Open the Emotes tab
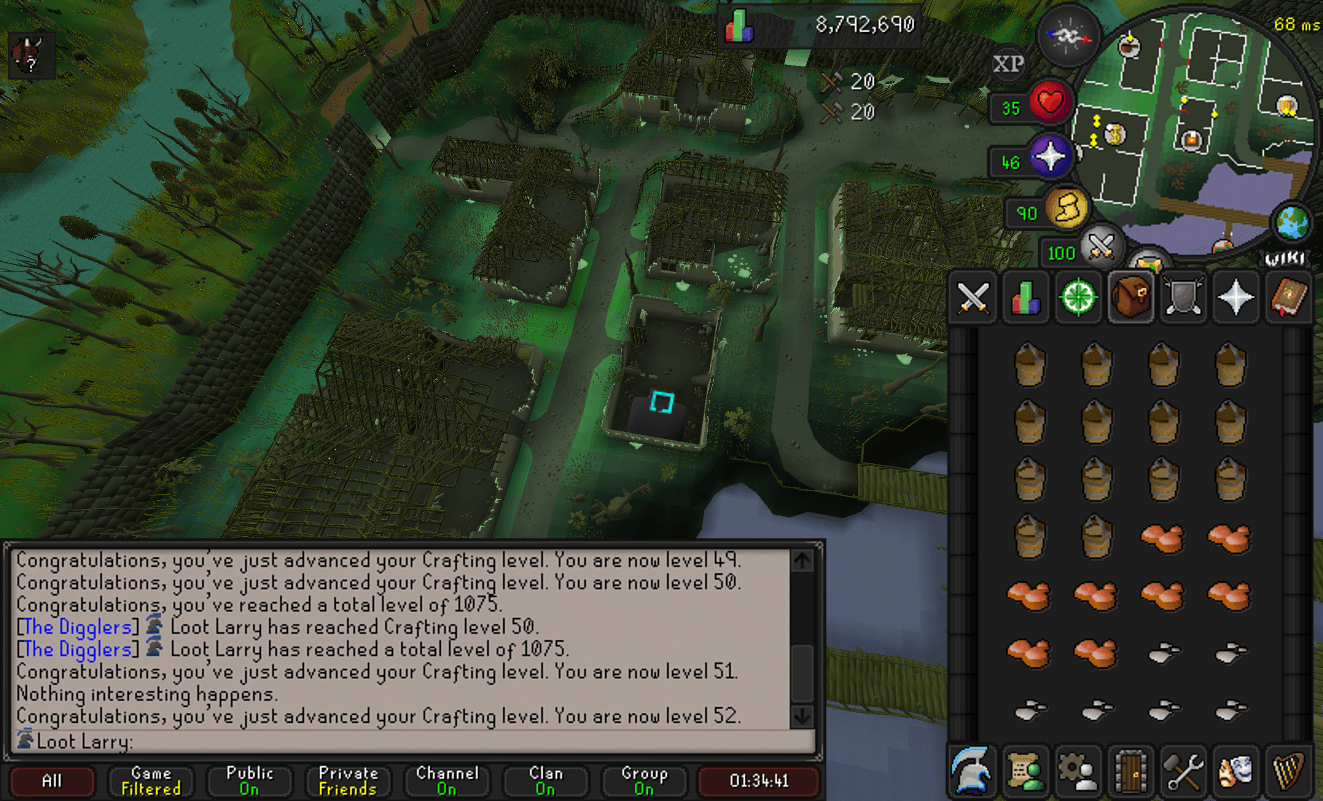 (1236, 770)
